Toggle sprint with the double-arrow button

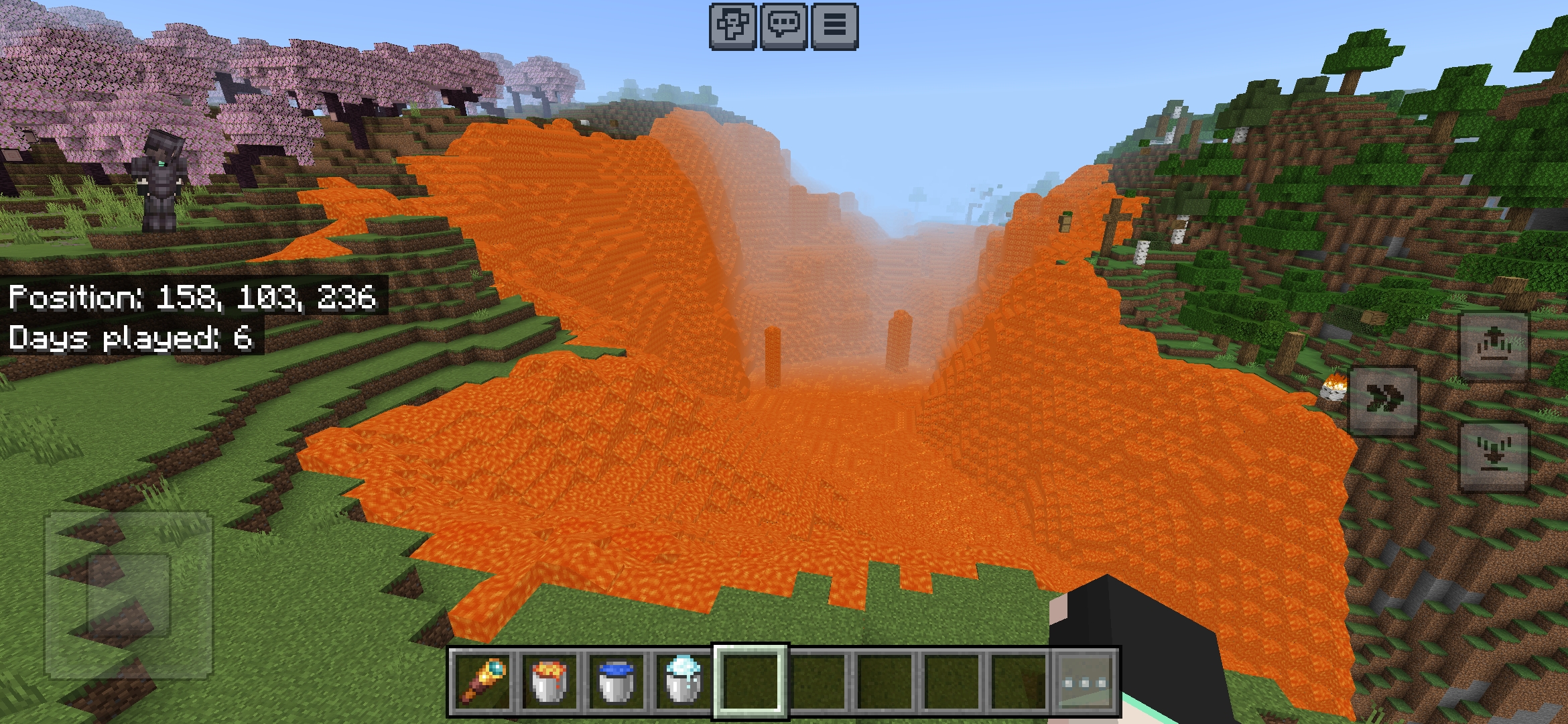click(x=1383, y=400)
